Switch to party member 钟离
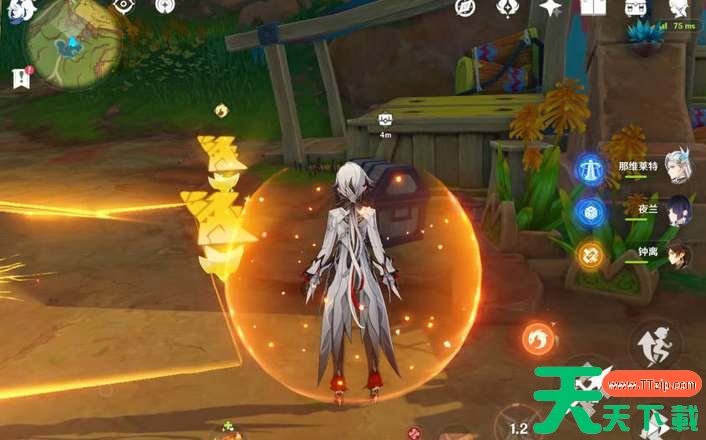Screen dimensions: 706x440 tap(678, 255)
